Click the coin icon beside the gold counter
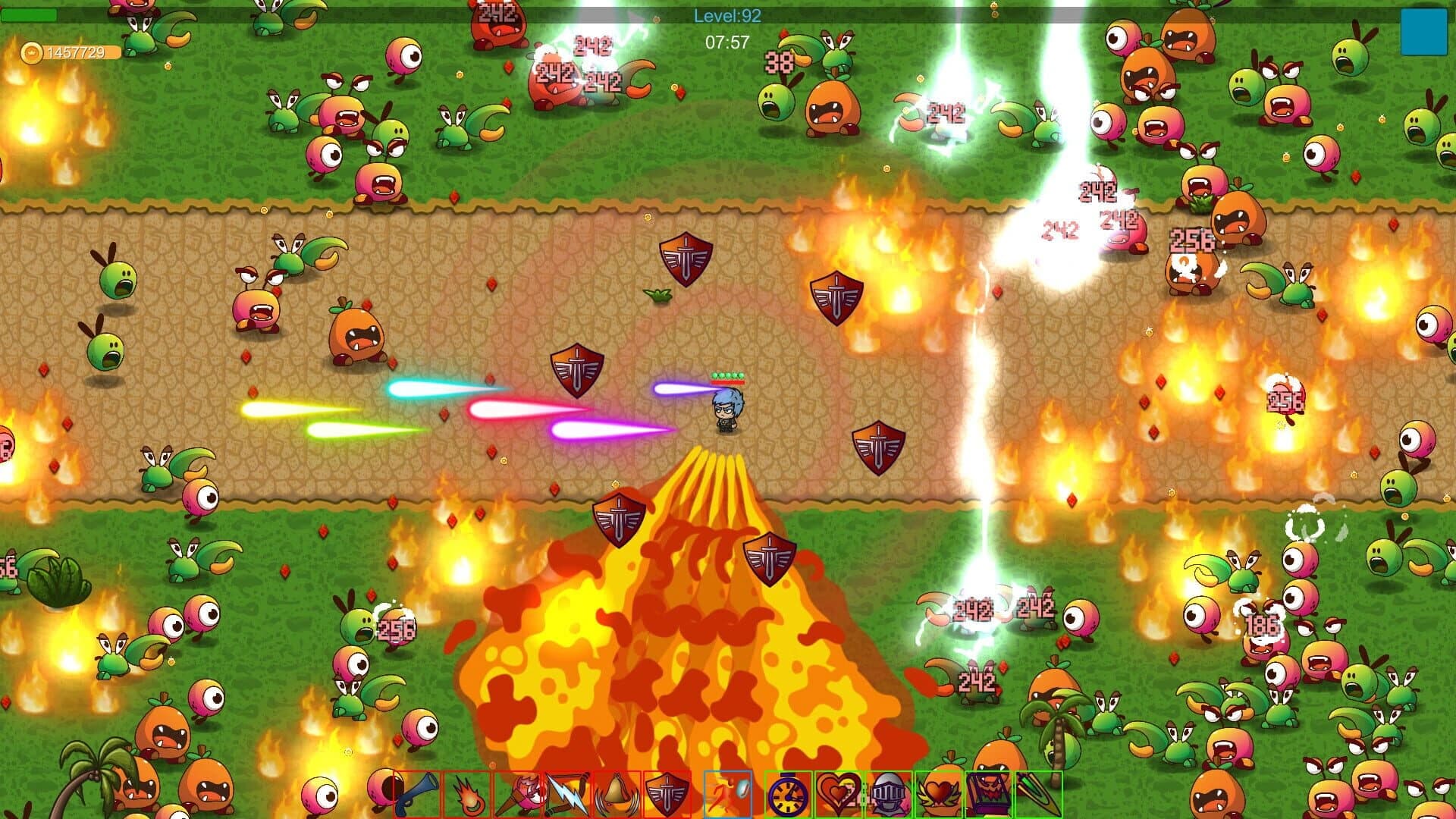Viewport: 1456px width, 819px height. tap(32, 53)
